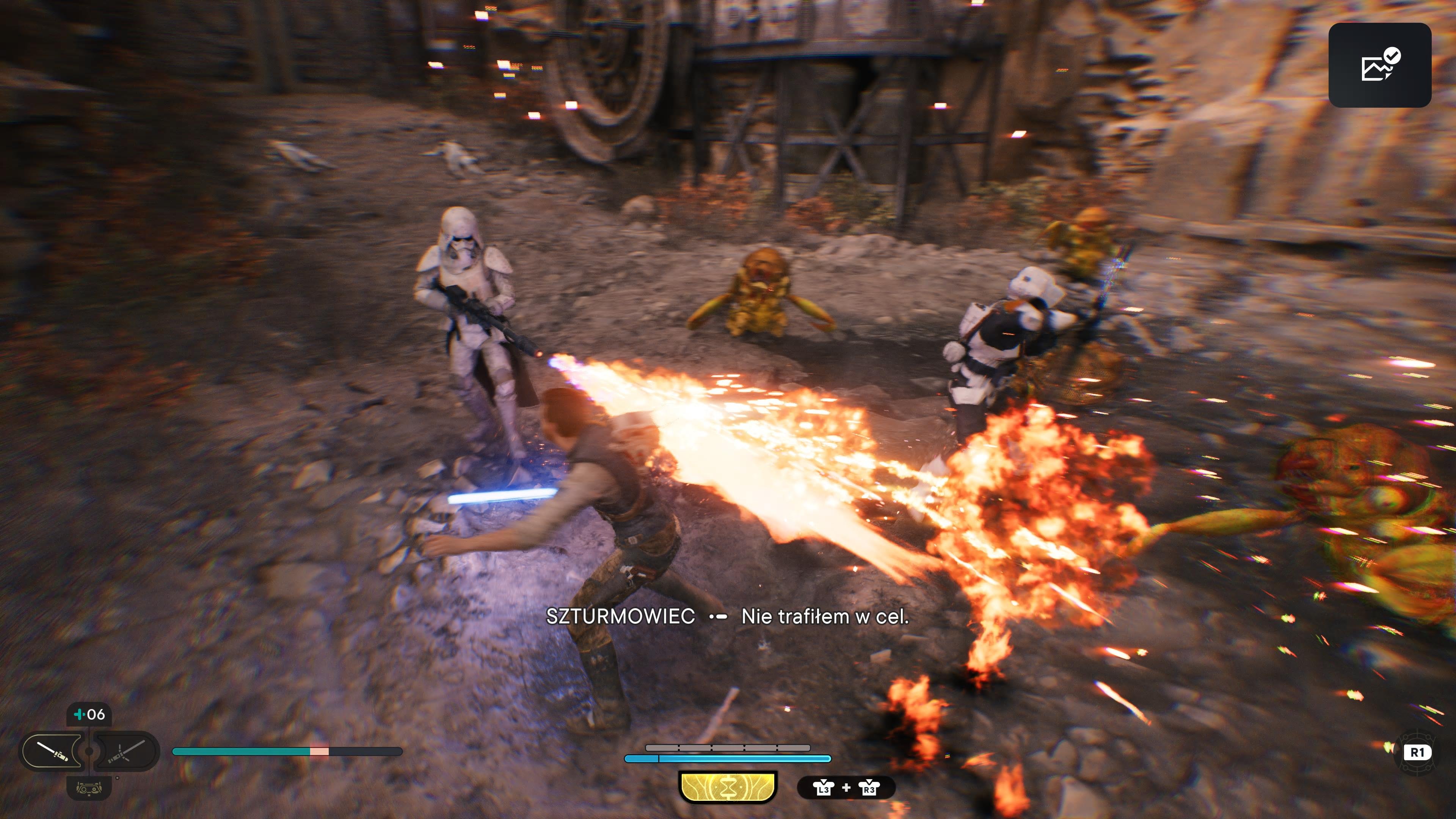Open the screenshot captured notification
Image resolution: width=1456 pixels, height=819 pixels.
pyautogui.click(x=1379, y=65)
